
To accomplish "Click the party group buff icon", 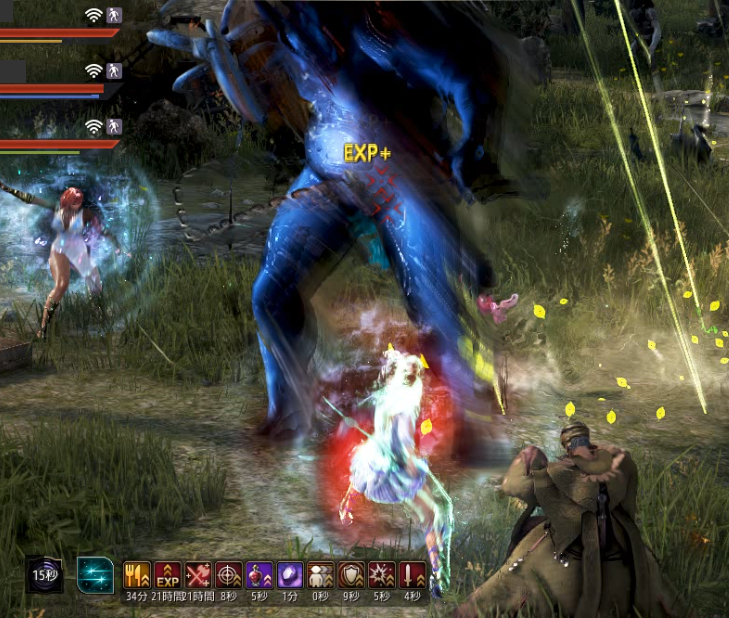I will tap(321, 575).
